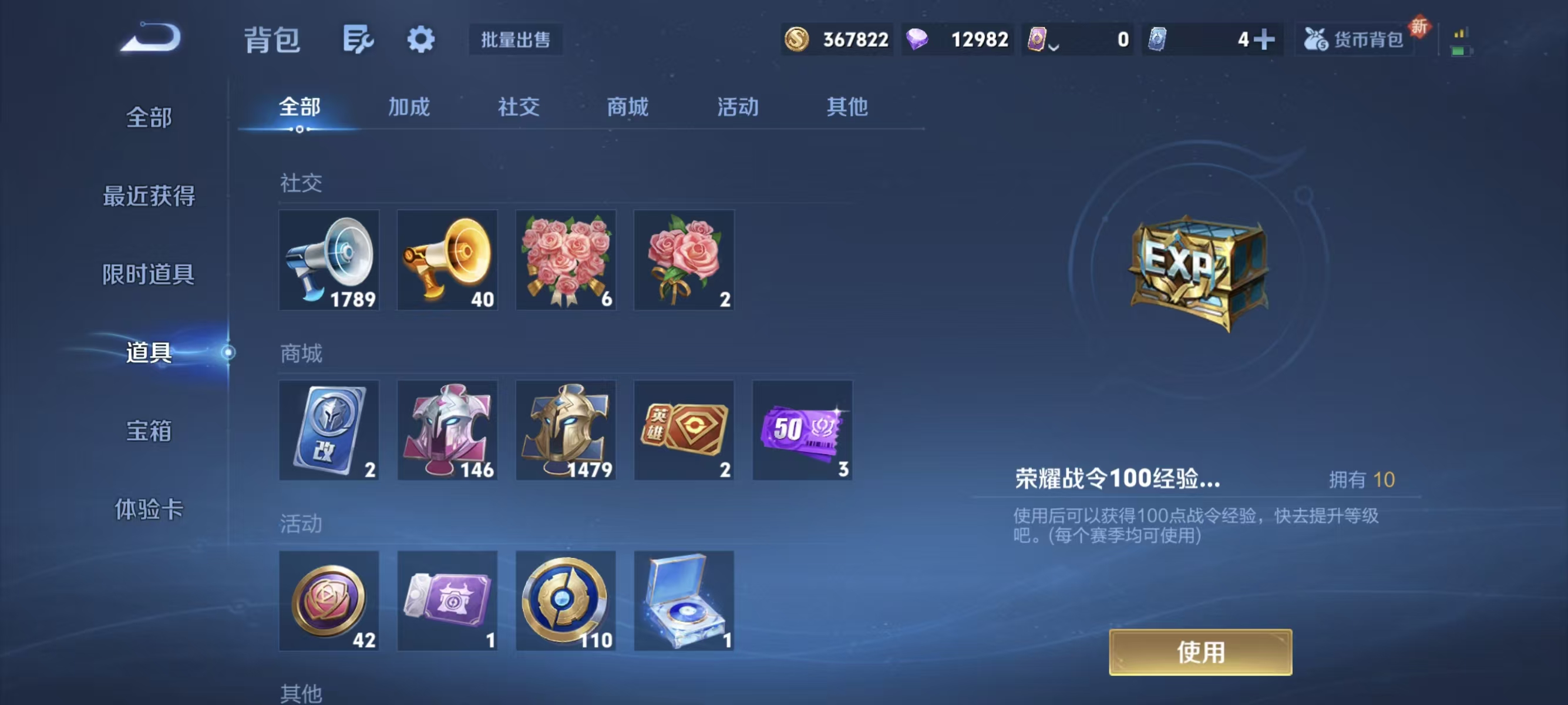Select 限时道具 in the left sidebar

pos(148,274)
